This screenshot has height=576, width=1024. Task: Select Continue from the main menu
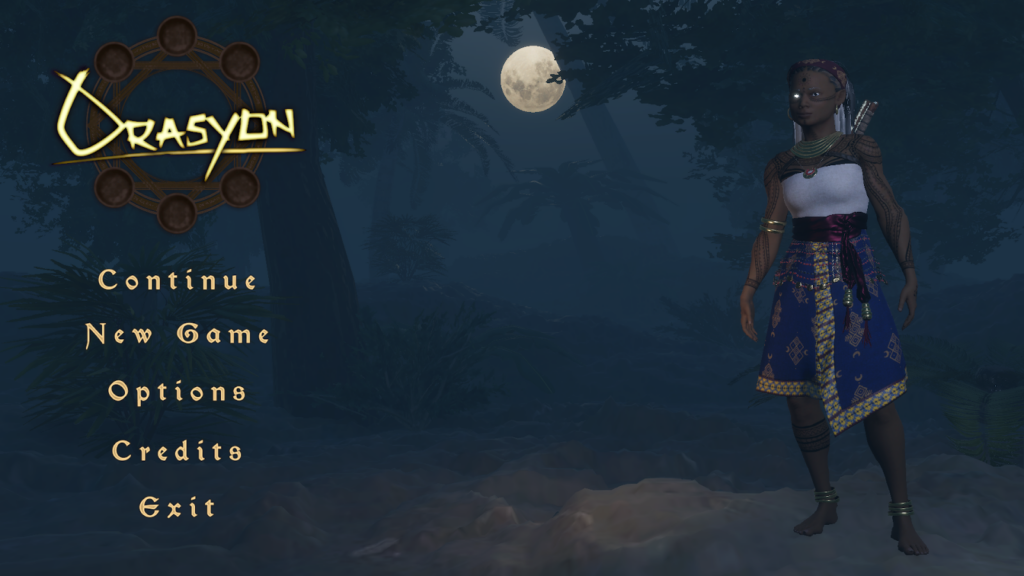click(x=177, y=280)
